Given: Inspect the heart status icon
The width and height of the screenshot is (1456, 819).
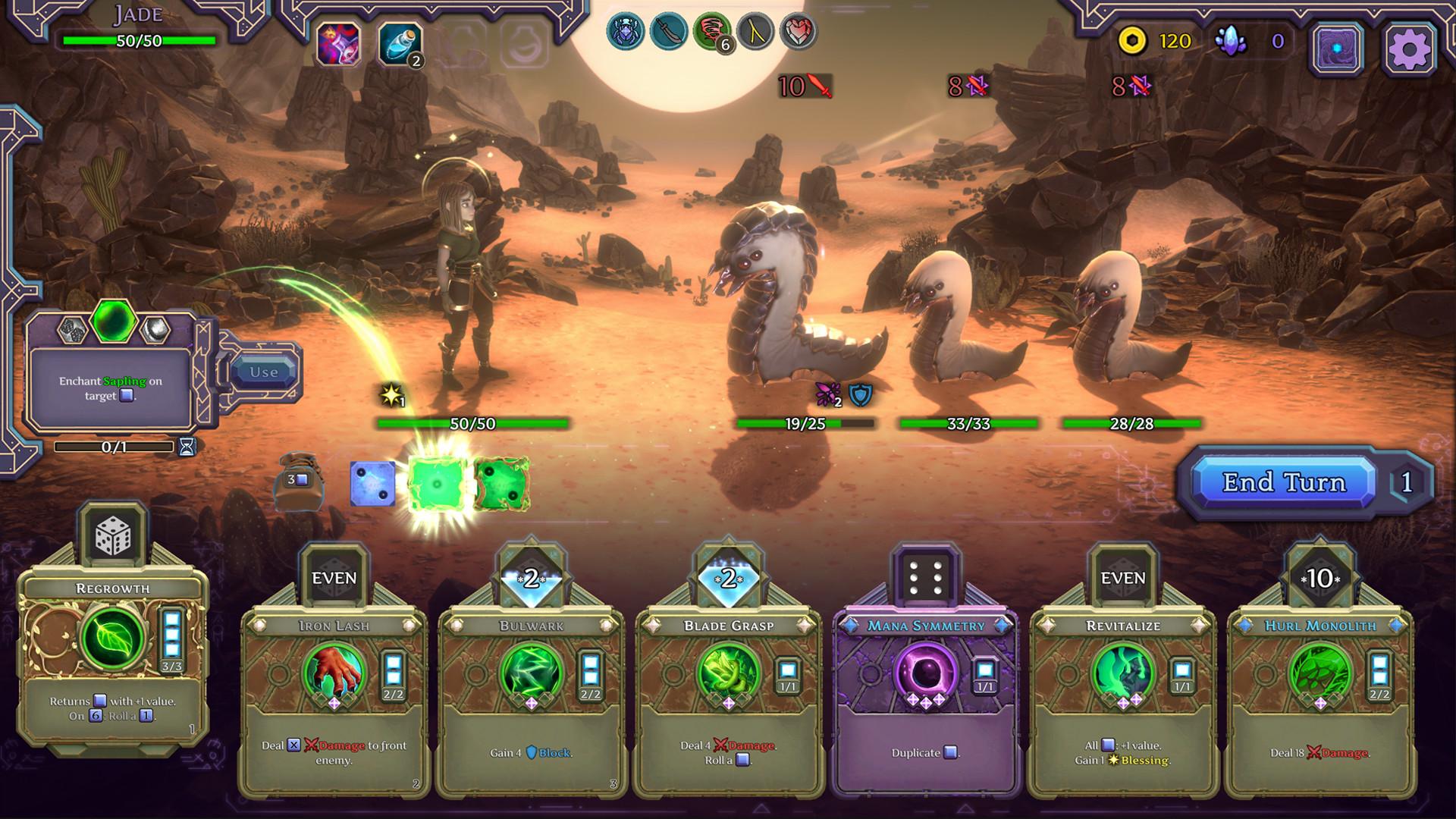Looking at the screenshot, I should (x=798, y=32).
